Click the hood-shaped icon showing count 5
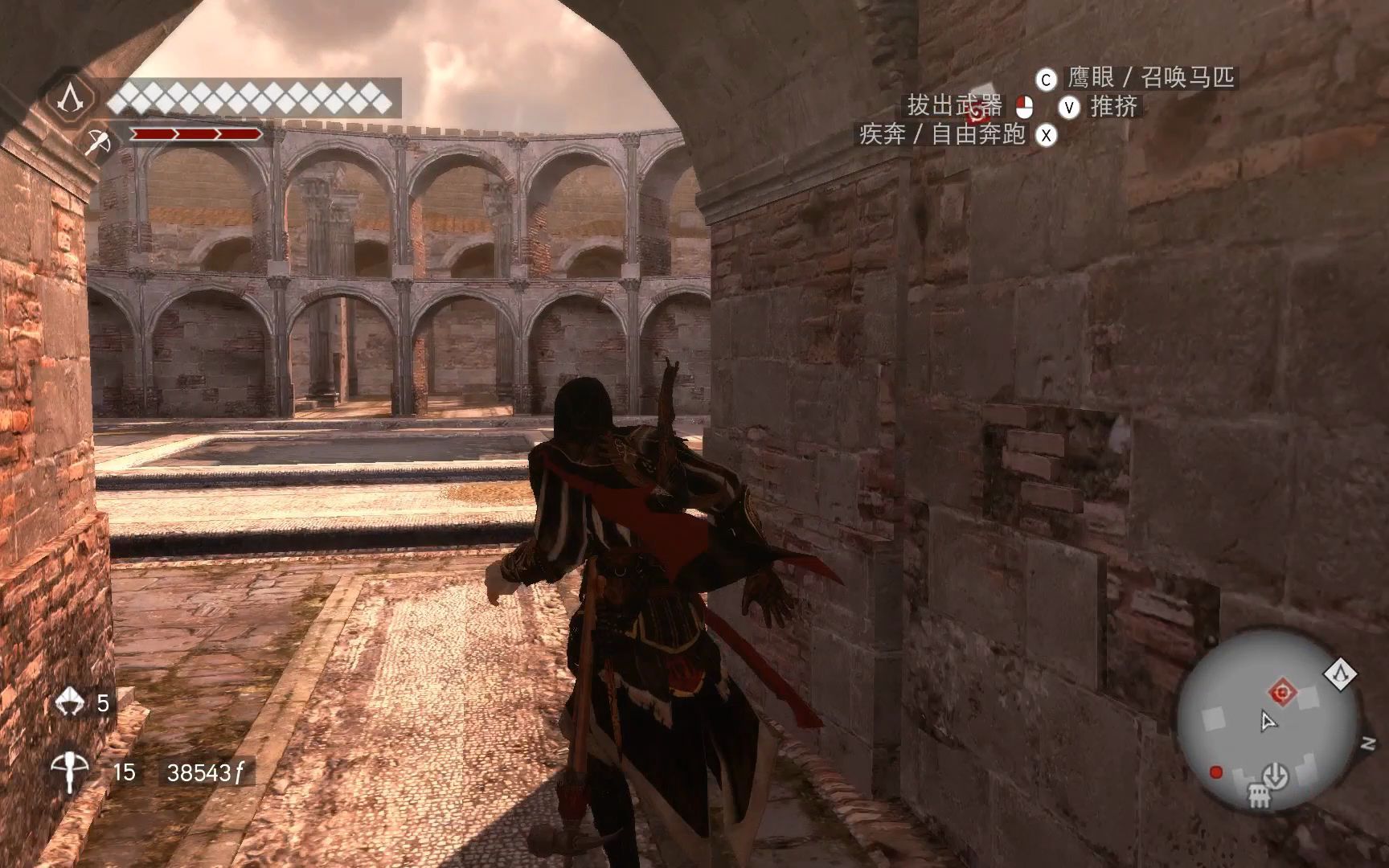This screenshot has width=1389, height=868. click(70, 702)
